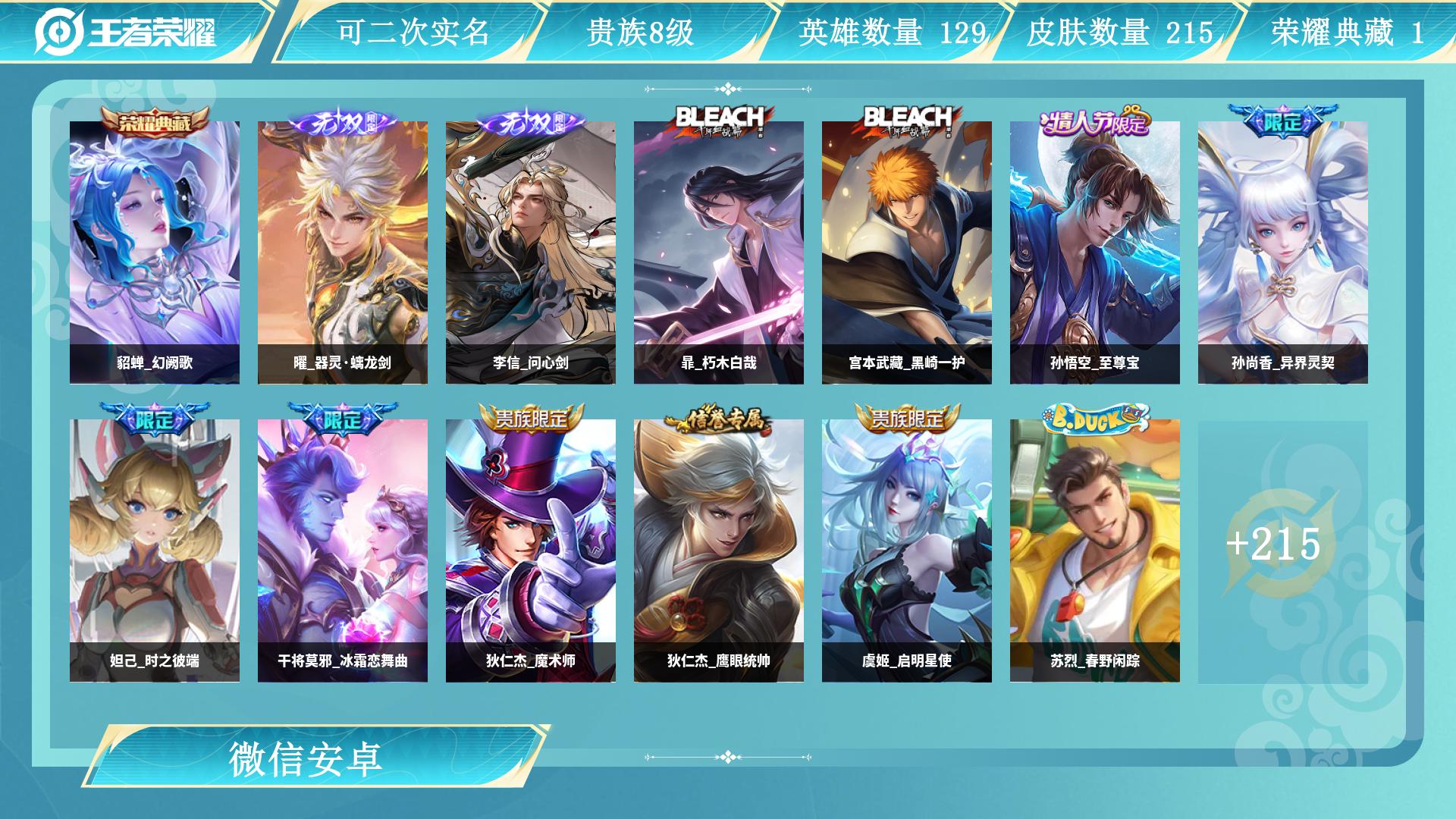Toggle the 可二次实名 status indicator
The width and height of the screenshot is (1456, 819).
click(413, 32)
